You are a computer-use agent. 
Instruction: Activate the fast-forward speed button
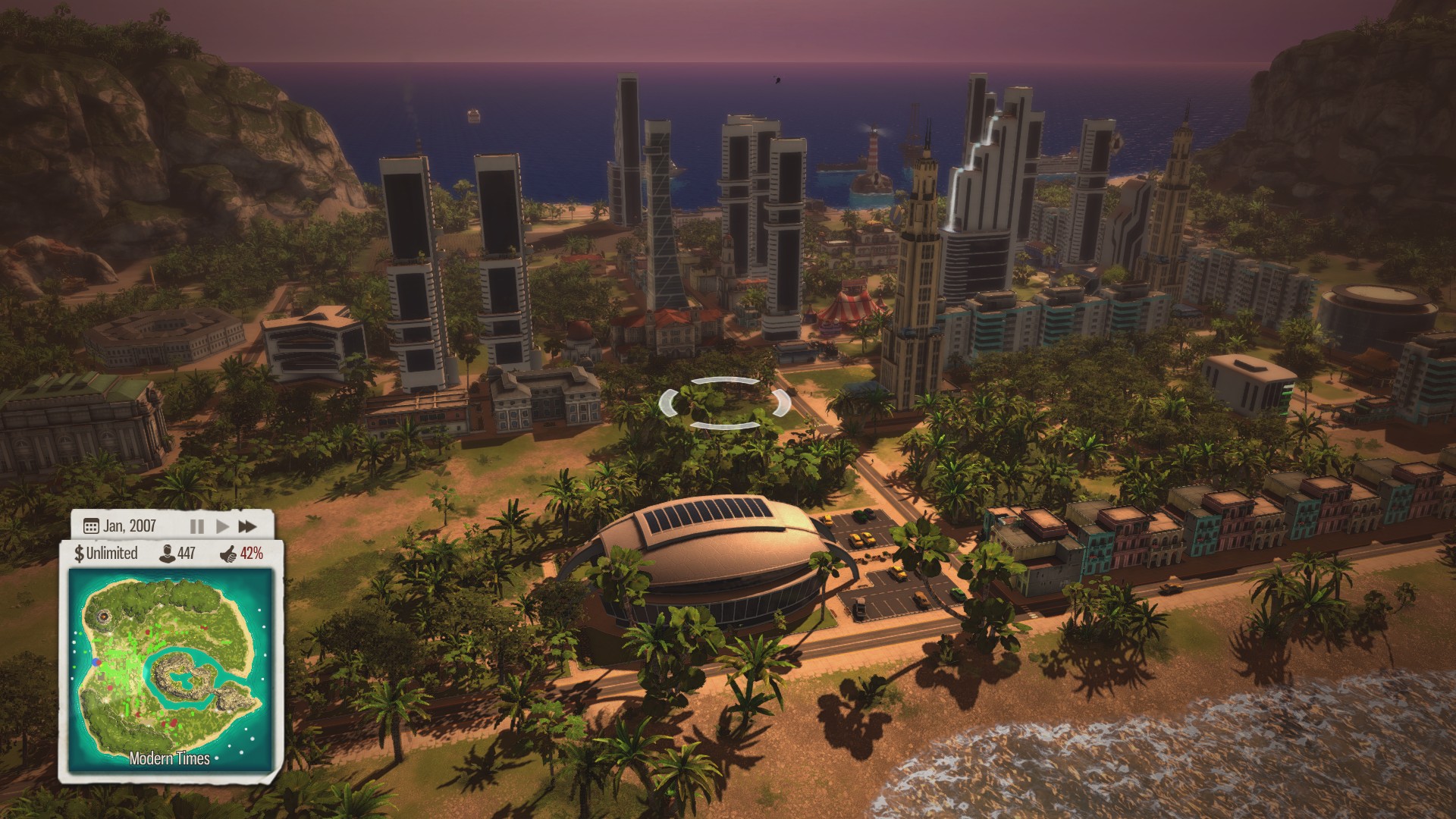[x=247, y=526]
